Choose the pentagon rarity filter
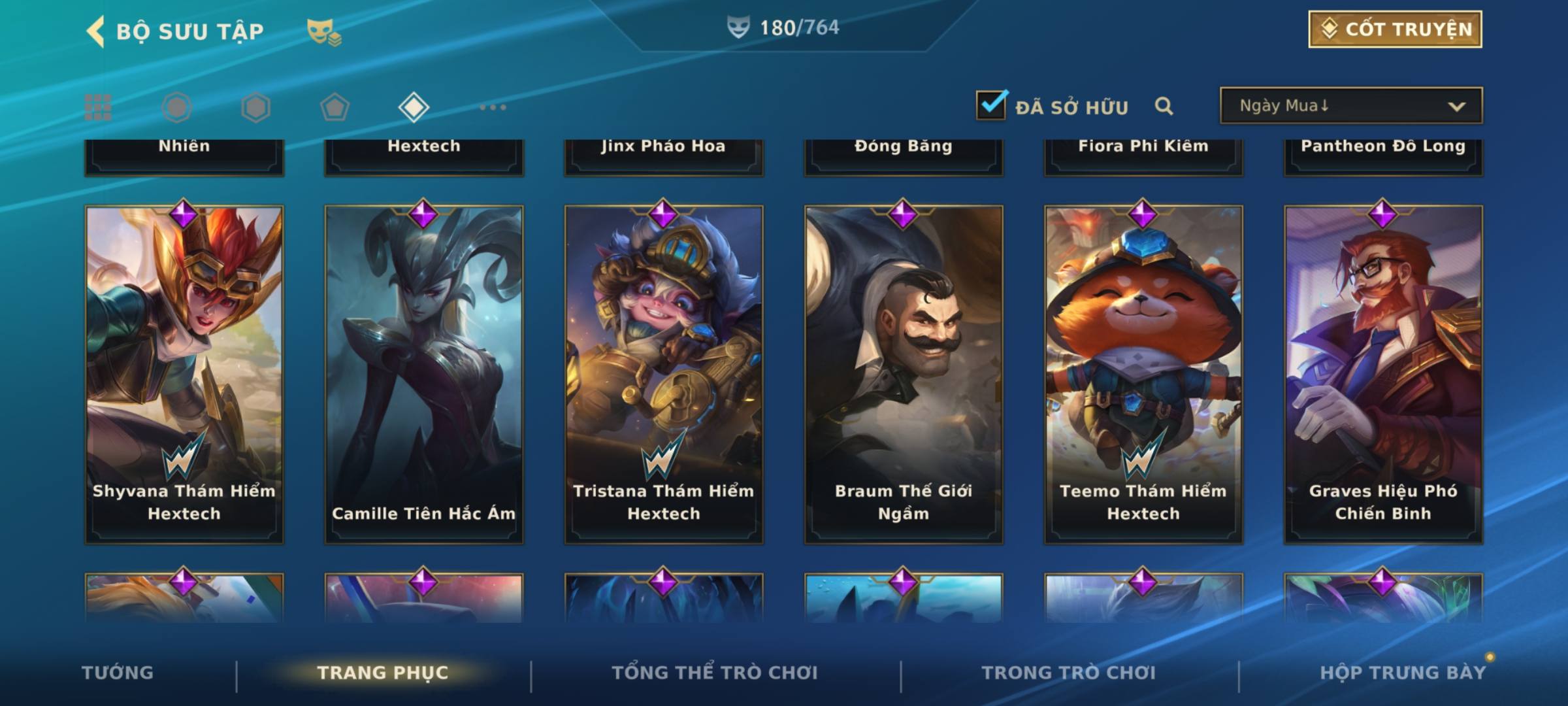Screen dimensions: 1568x706 (x=335, y=107)
